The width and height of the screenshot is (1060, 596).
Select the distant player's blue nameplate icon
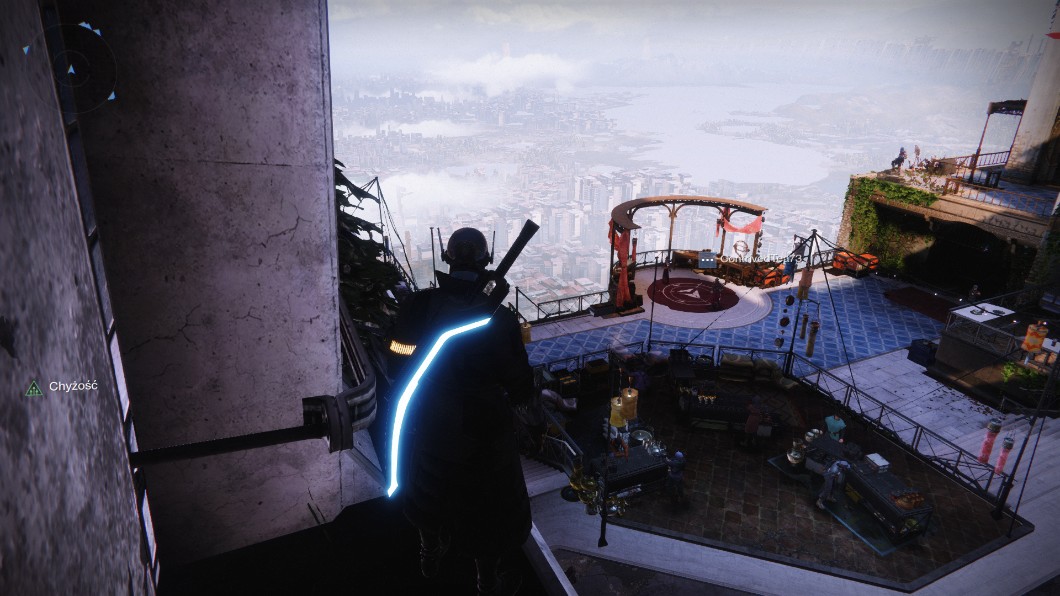click(707, 259)
